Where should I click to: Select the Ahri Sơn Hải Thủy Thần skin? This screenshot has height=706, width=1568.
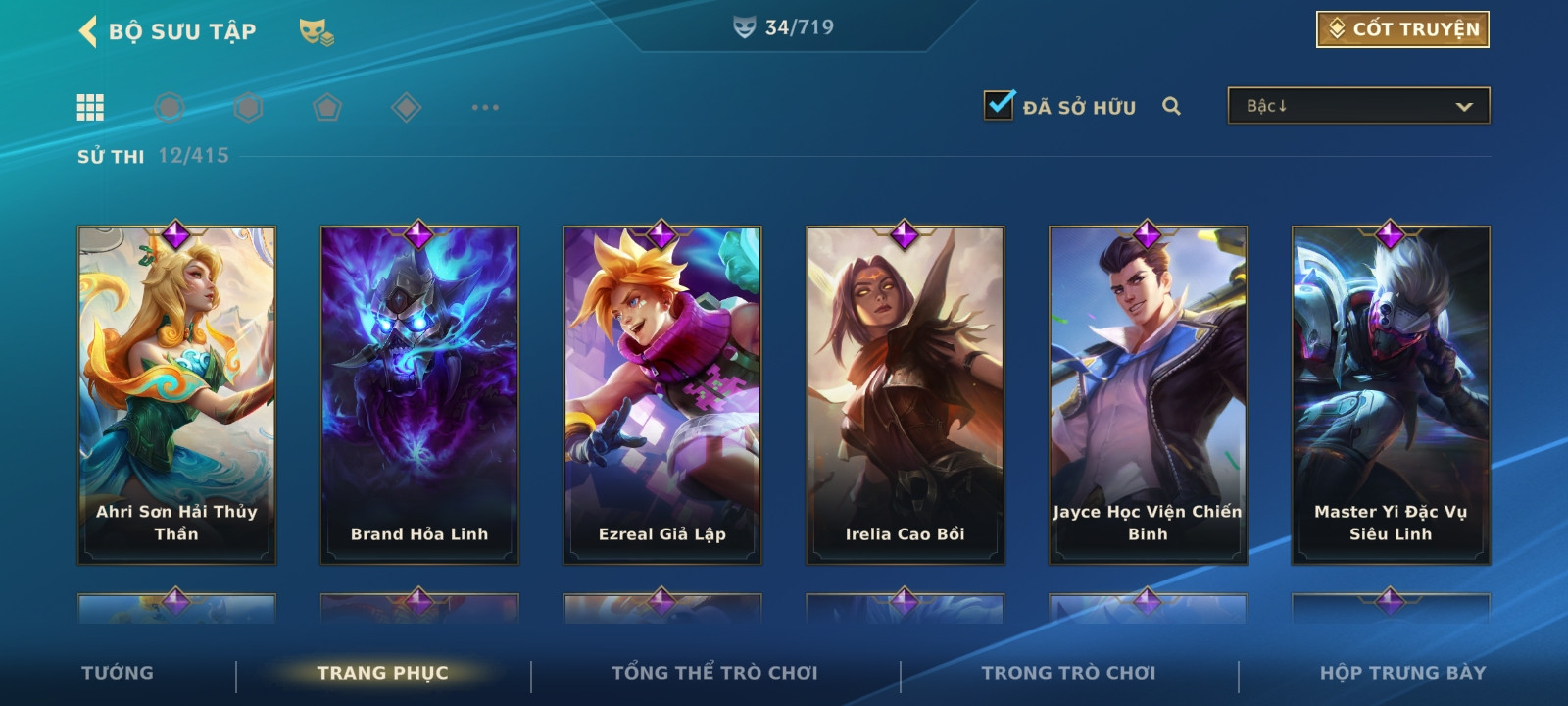click(176, 395)
